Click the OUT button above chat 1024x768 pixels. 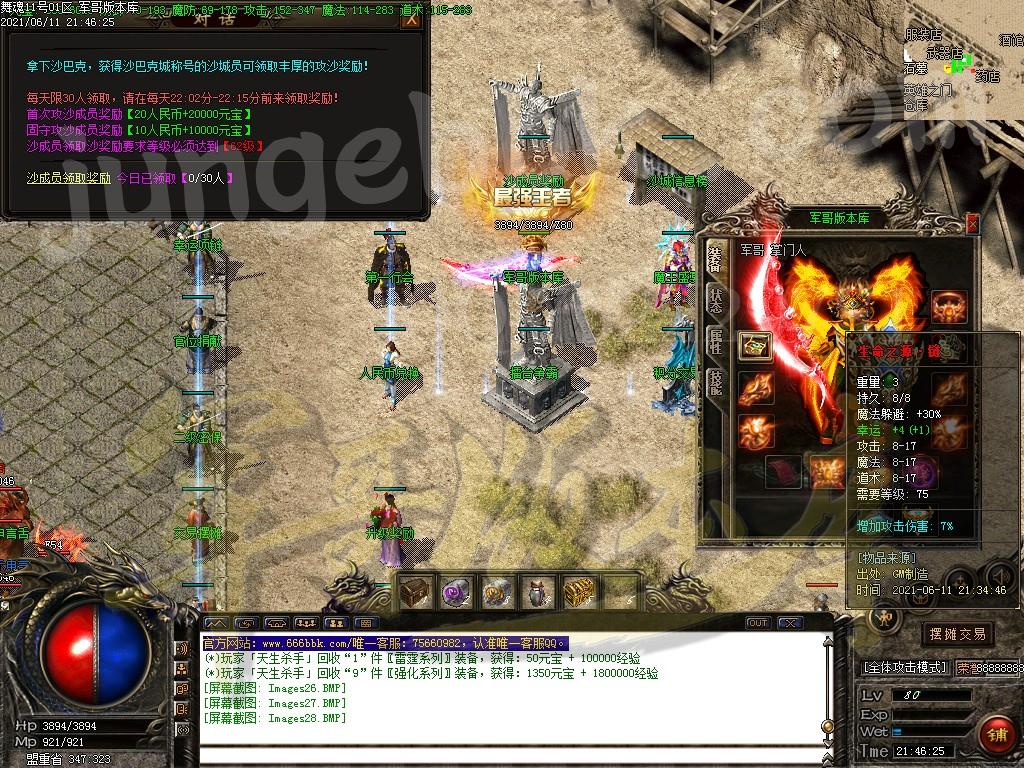pos(758,623)
